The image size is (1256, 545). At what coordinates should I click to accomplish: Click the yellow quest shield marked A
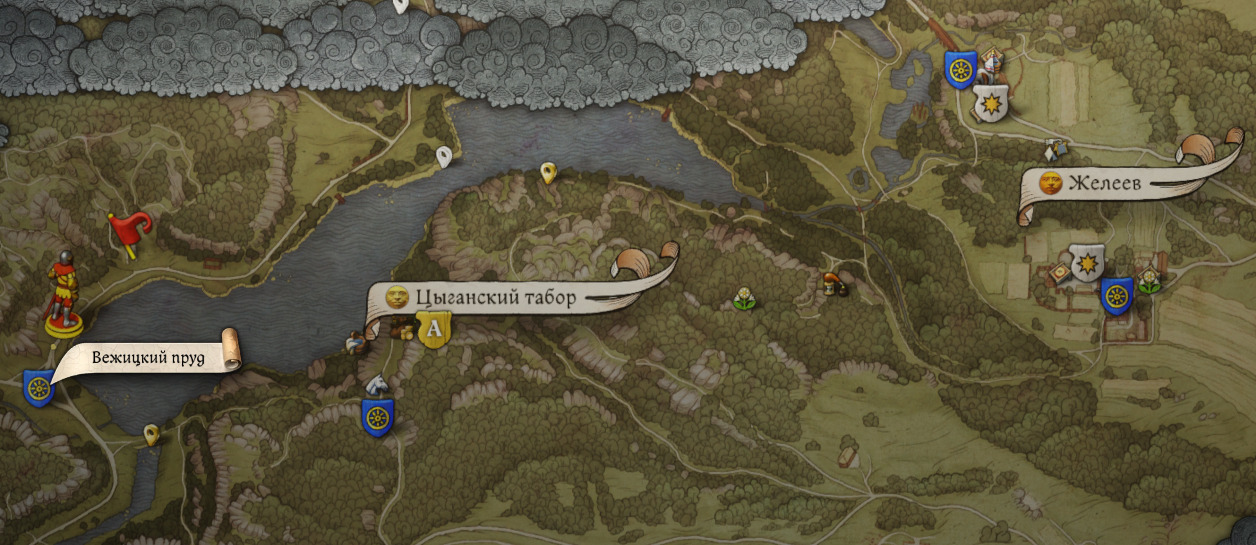coord(434,329)
